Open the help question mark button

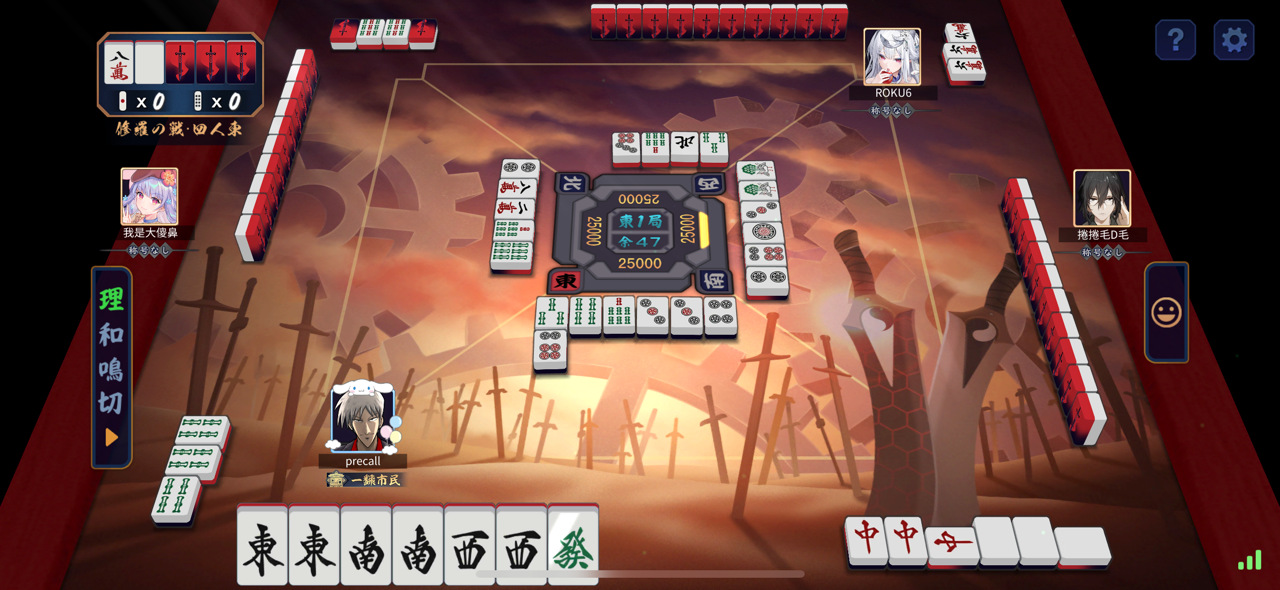click(x=1175, y=40)
